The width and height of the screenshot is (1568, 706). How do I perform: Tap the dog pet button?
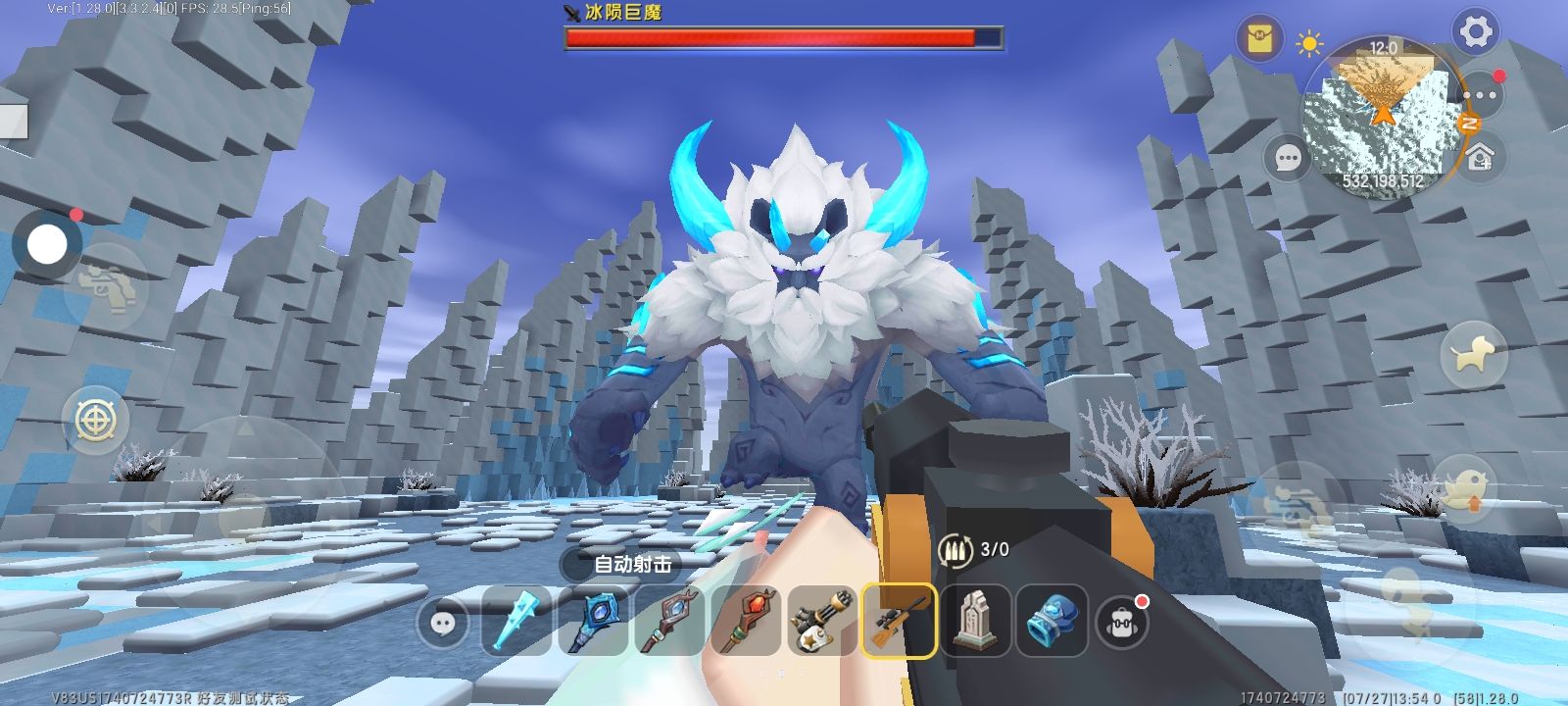click(x=1473, y=354)
